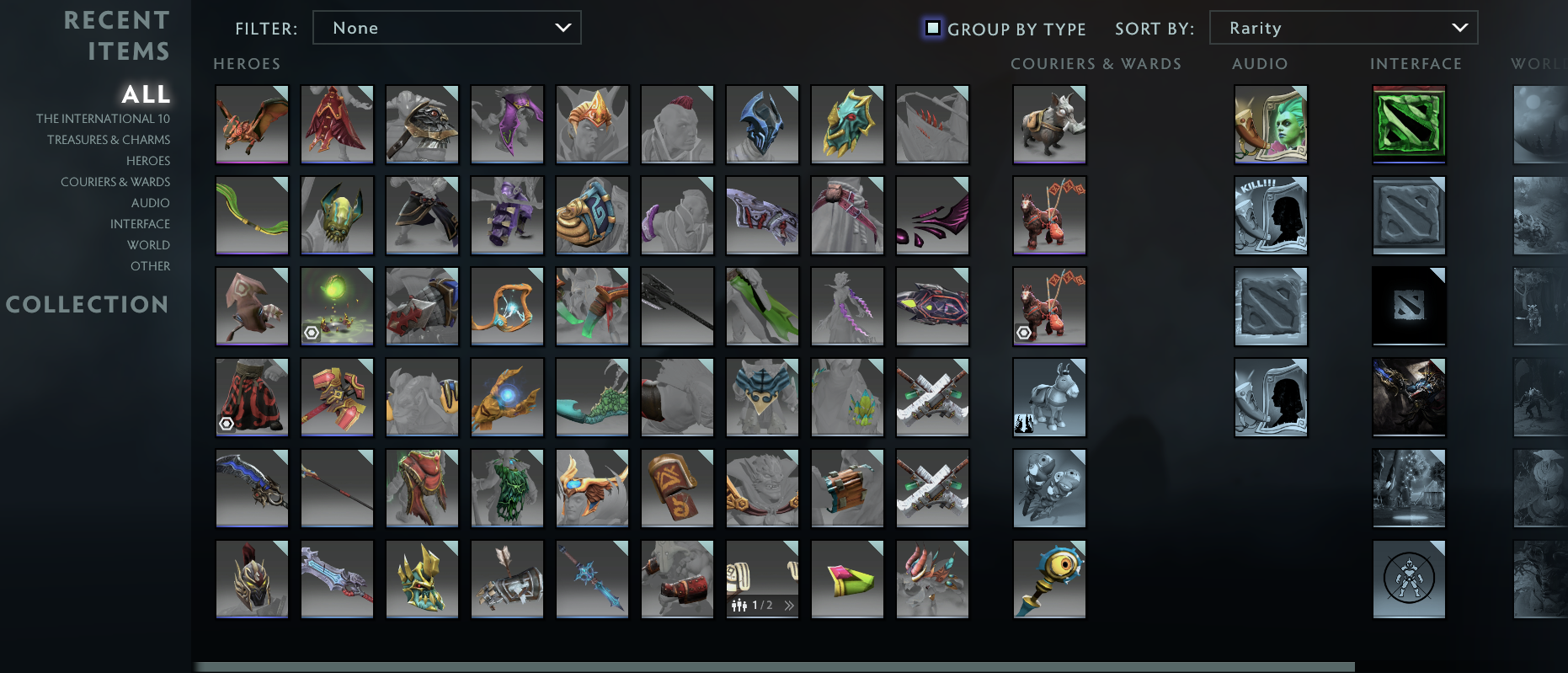Image resolution: width=1568 pixels, height=673 pixels.
Task: Click THE INTERNATIONAL 10 link
Action: click(x=104, y=118)
